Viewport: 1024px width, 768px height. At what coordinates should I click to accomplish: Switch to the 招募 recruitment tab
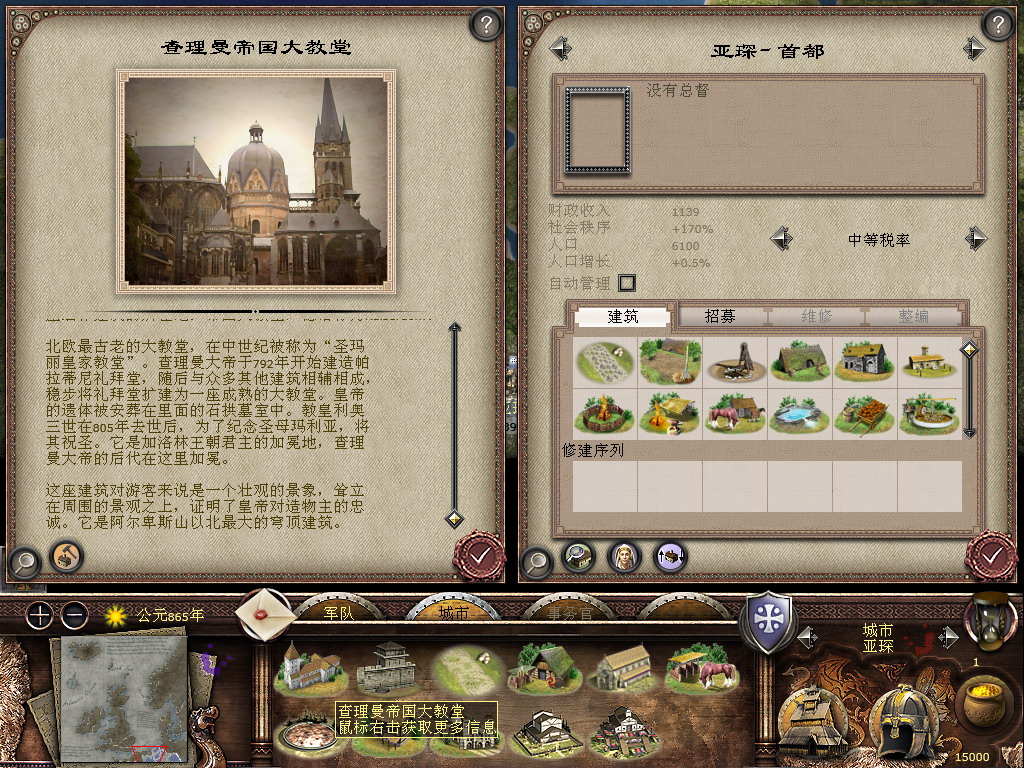(720, 316)
